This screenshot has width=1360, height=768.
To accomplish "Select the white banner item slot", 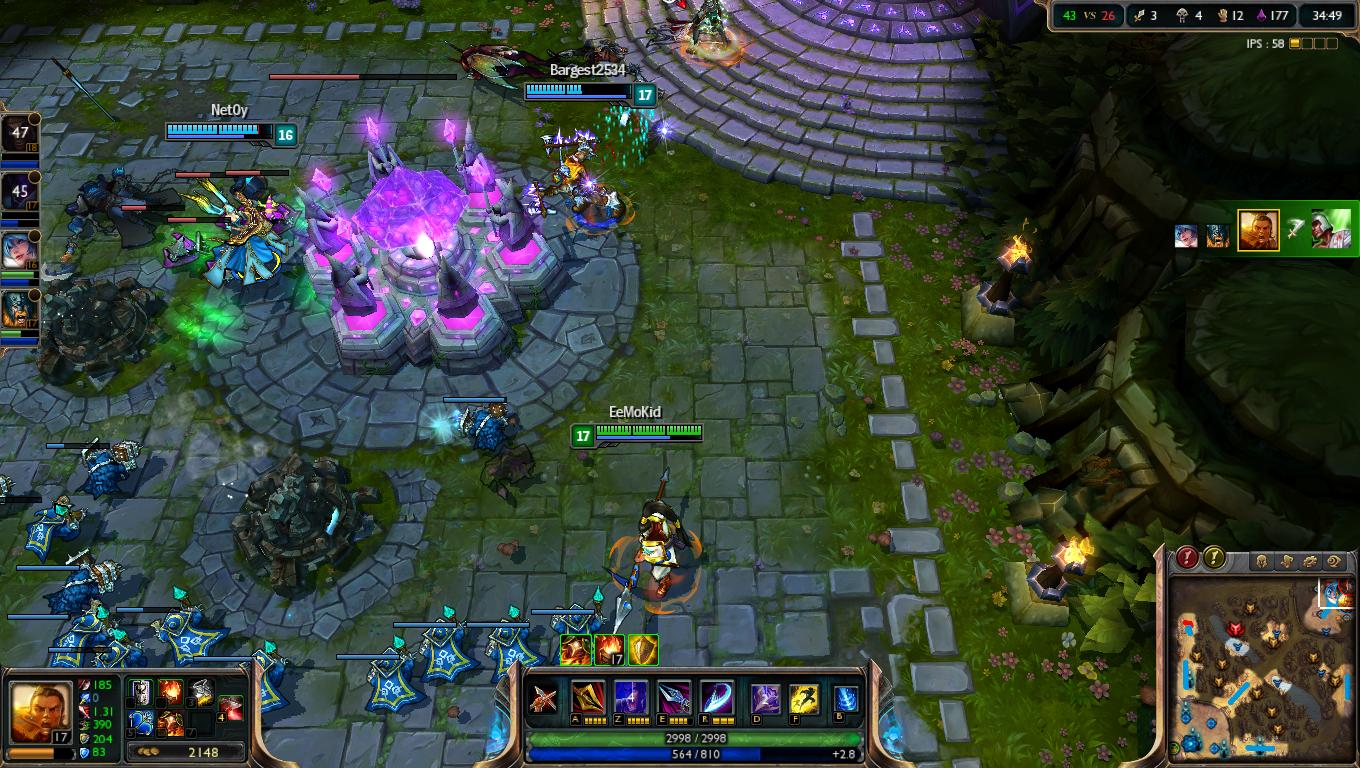I will [x=141, y=692].
